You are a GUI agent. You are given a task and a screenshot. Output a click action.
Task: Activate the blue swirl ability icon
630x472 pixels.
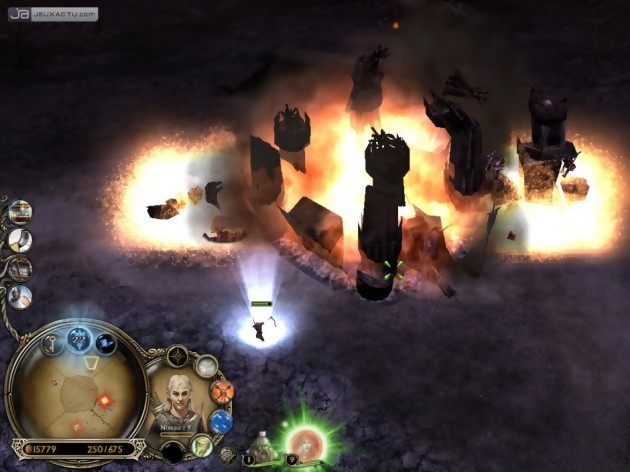coord(221,421)
